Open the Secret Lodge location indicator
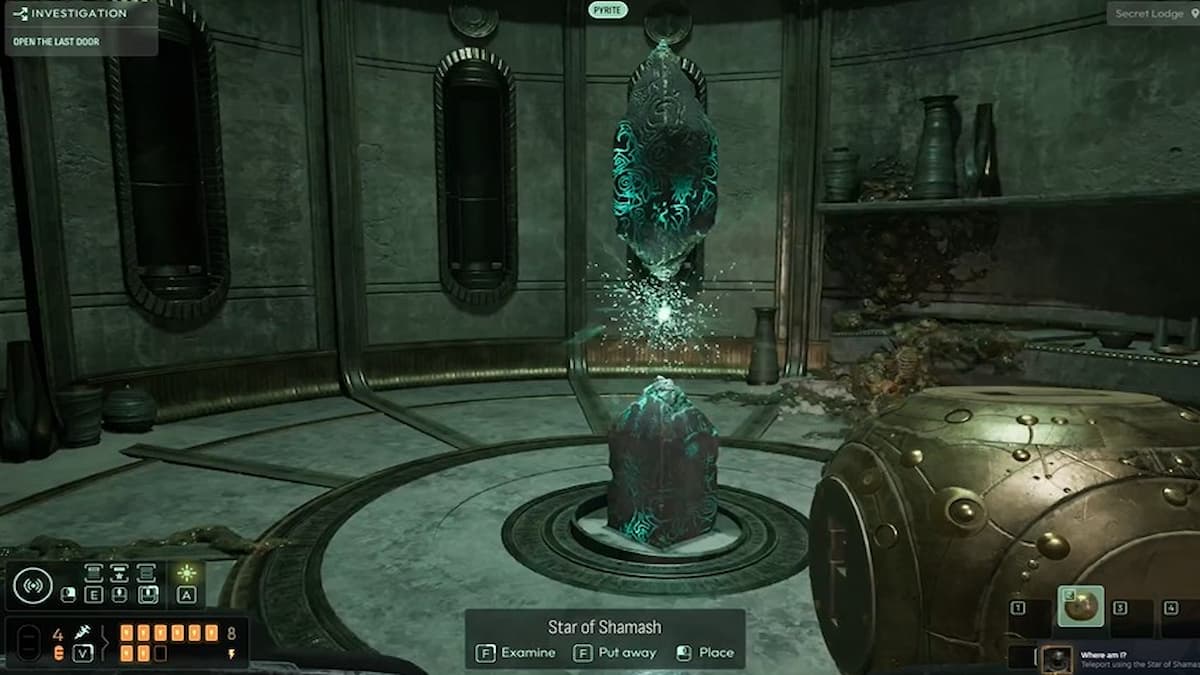 tap(1152, 13)
